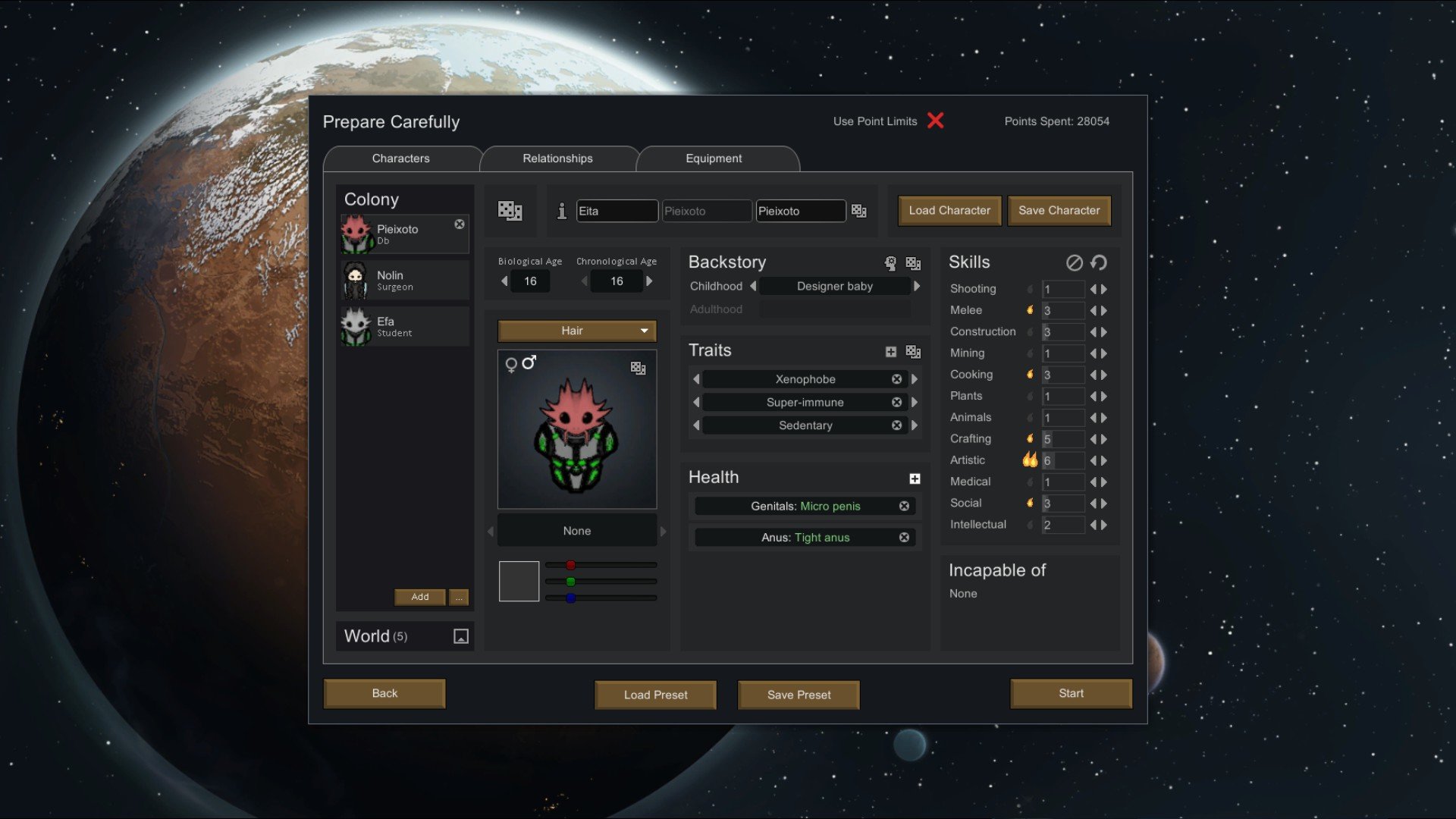Image resolution: width=1456 pixels, height=819 pixels.
Task: Click the Load Character button
Action: tap(949, 211)
